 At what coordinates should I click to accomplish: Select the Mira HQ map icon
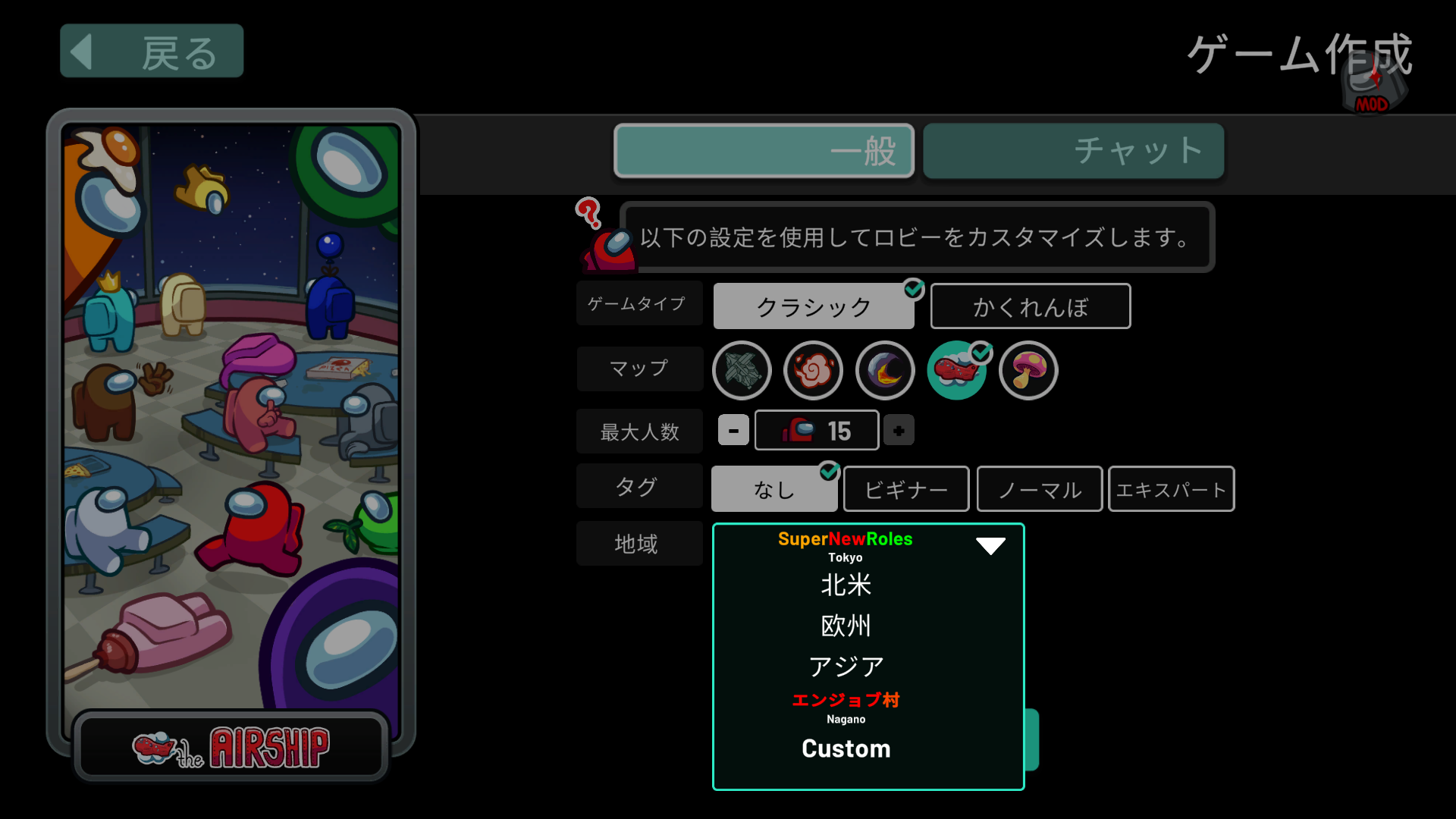click(813, 371)
